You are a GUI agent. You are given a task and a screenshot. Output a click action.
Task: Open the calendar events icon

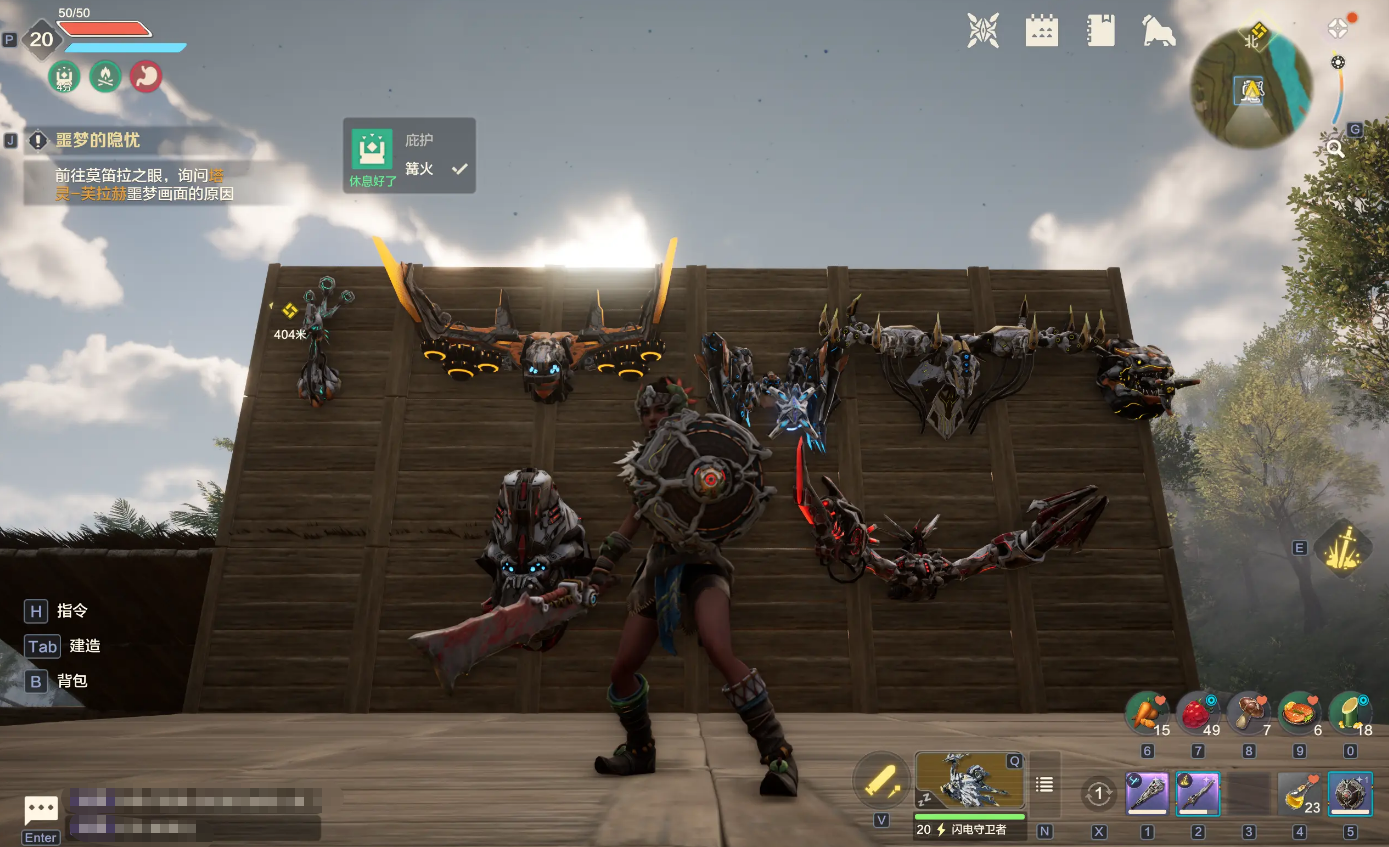tap(1042, 30)
